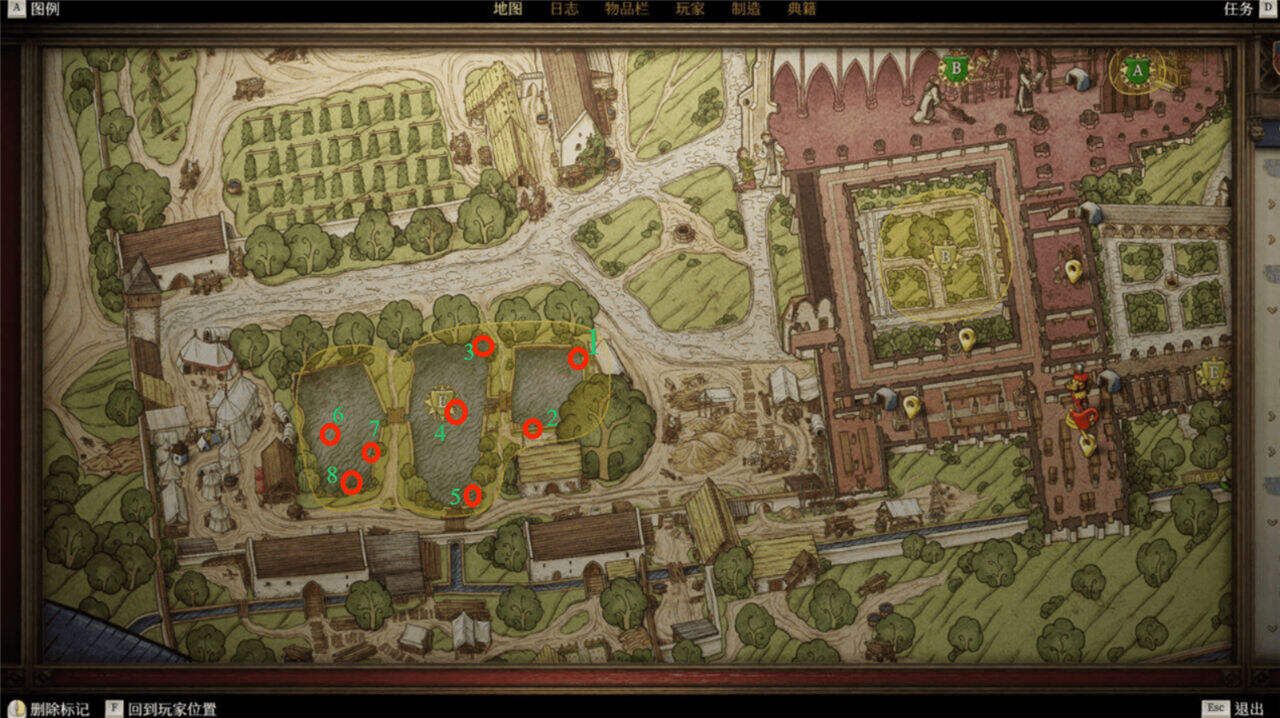
Task: Select the green B quest shield marker
Action: coord(956,69)
